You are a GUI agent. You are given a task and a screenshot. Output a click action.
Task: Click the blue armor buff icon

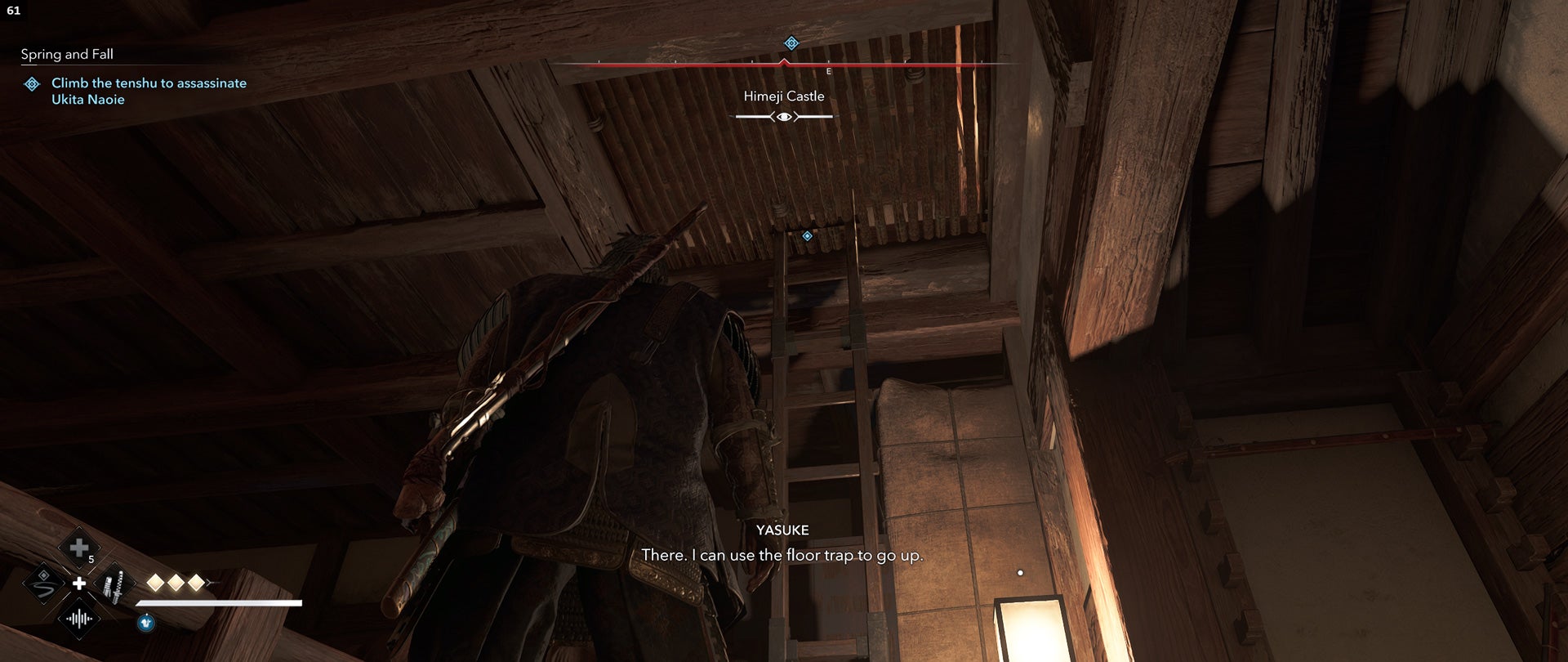click(146, 622)
